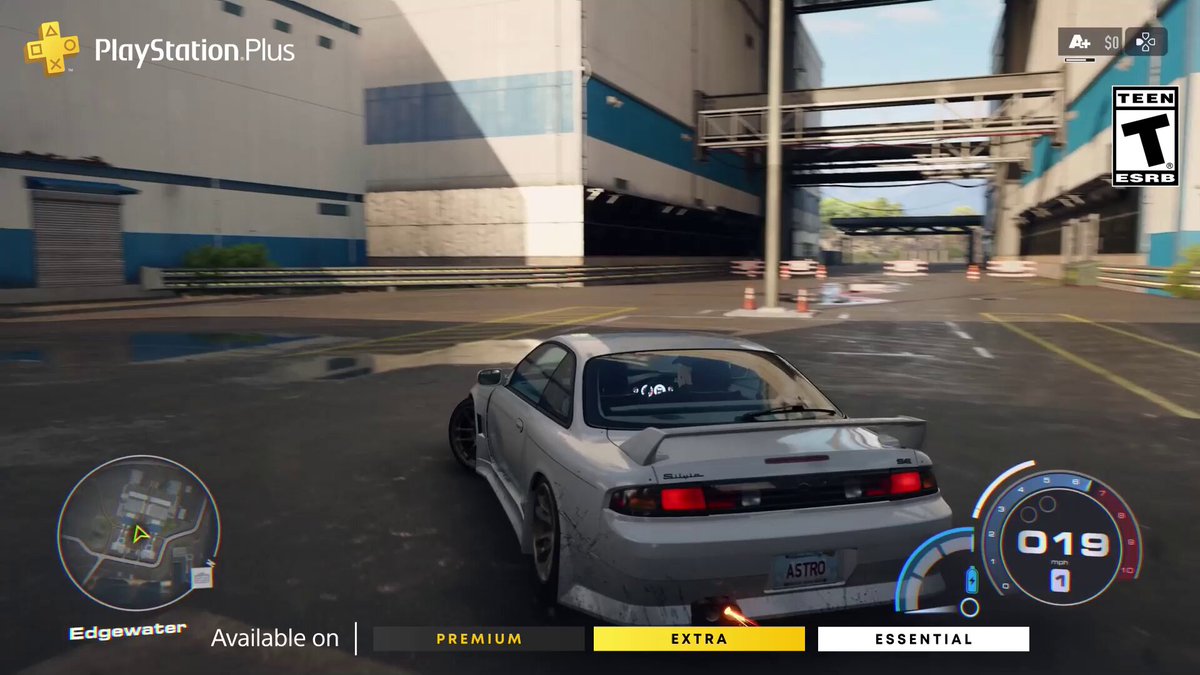Select the Essential tier label
Viewport: 1200px width, 675px height.
tap(923, 639)
